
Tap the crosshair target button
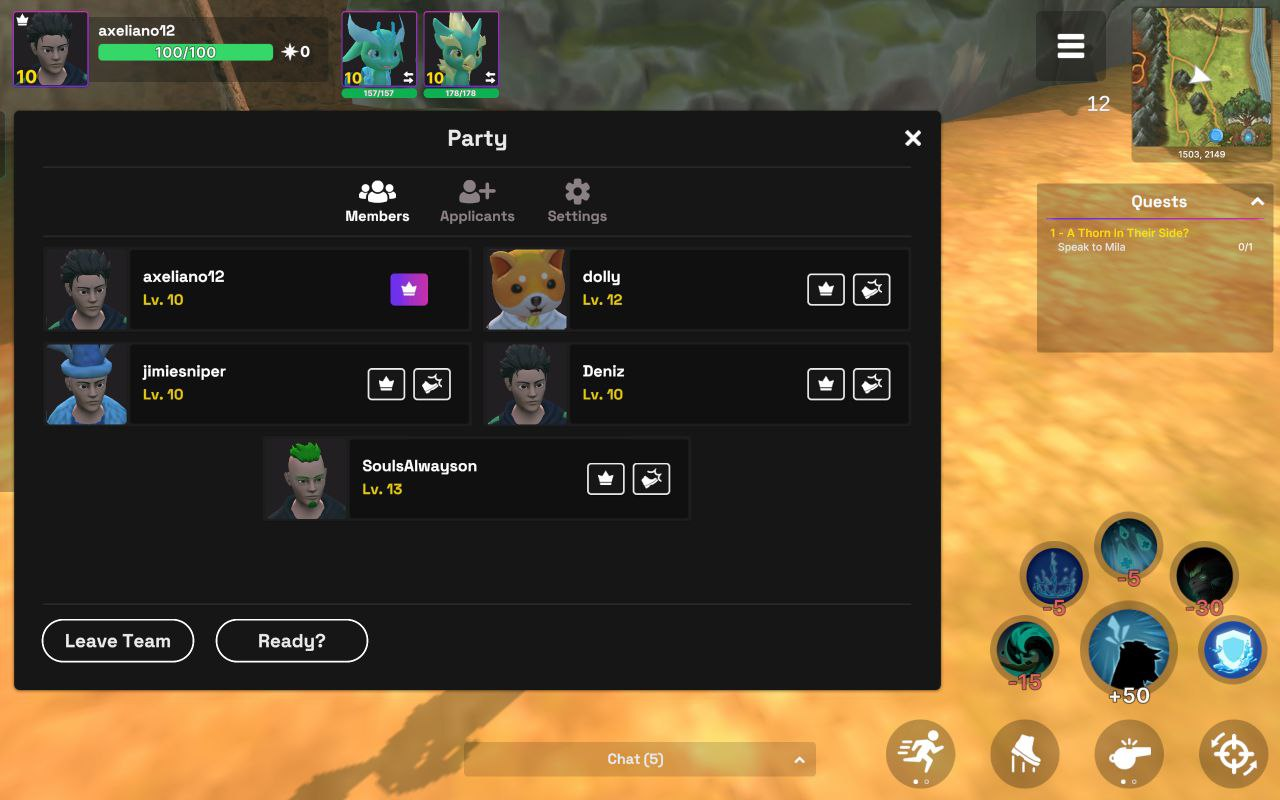pos(1233,752)
